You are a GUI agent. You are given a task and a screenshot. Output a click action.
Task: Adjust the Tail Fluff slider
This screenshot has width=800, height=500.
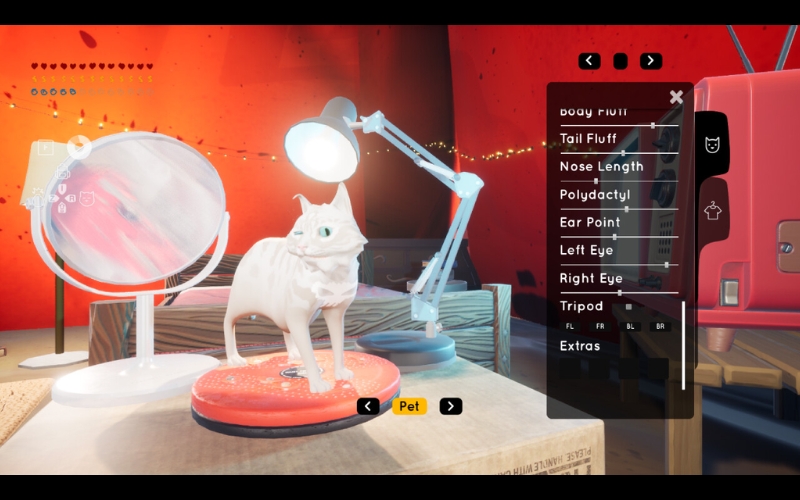point(623,153)
